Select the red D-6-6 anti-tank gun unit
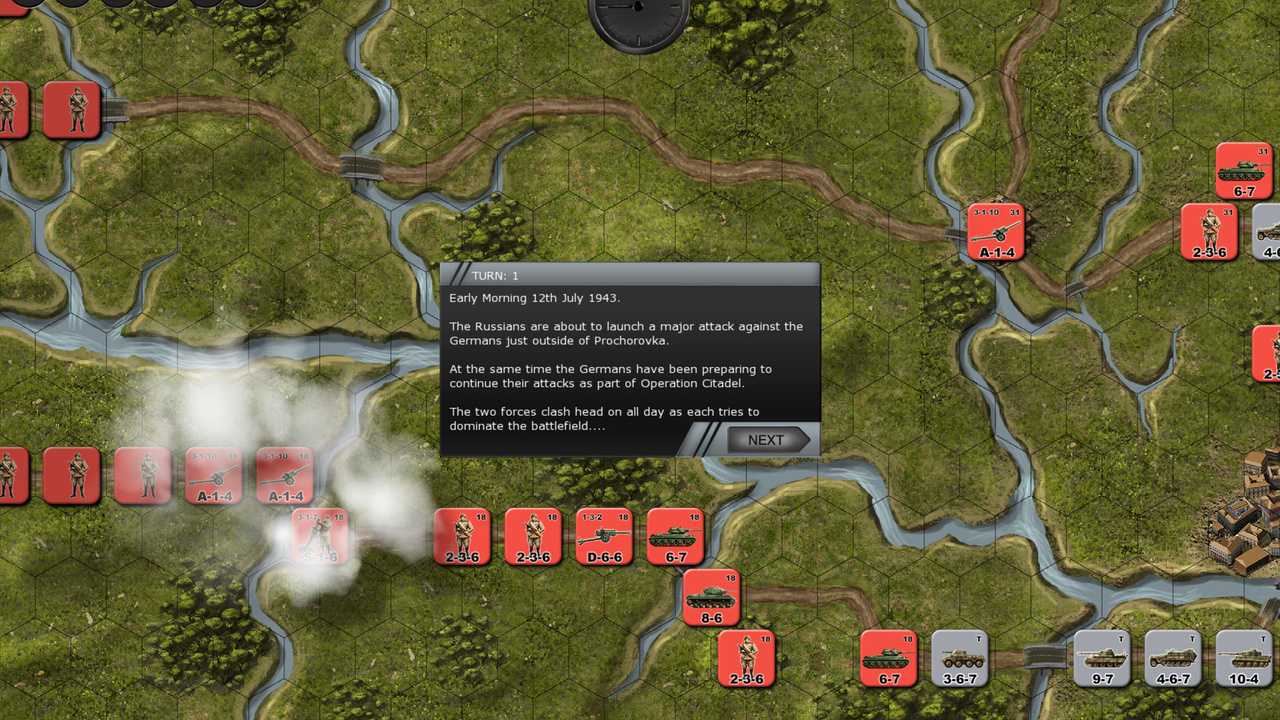 604,537
